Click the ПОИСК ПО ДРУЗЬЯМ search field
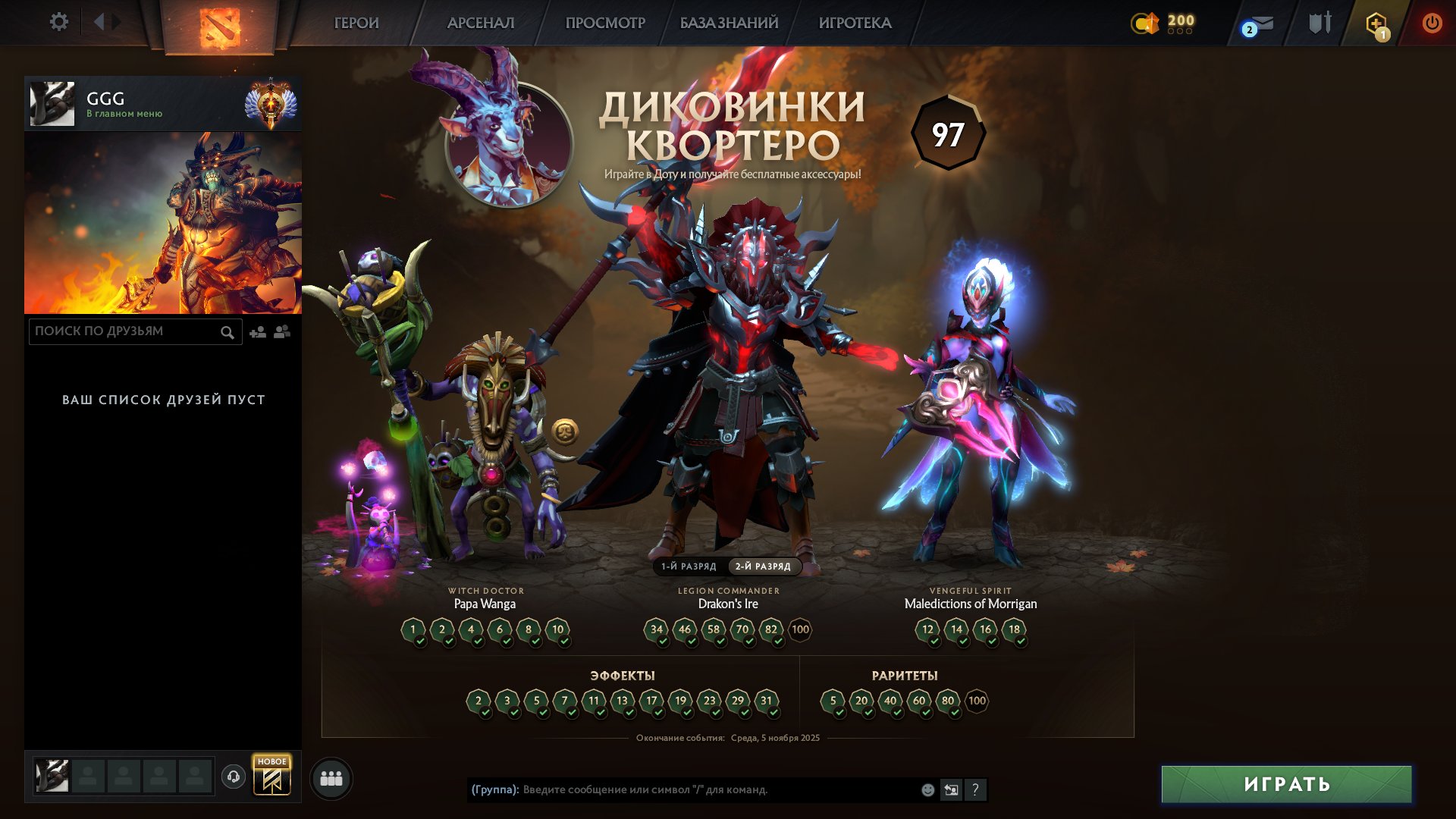 [121, 331]
